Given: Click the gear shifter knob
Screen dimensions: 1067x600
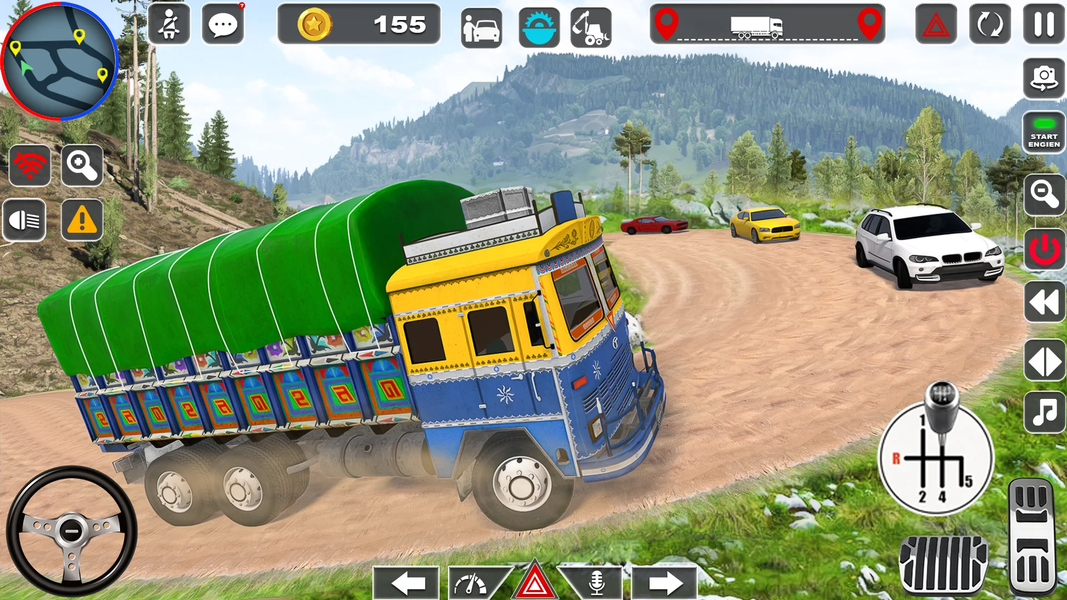Looking at the screenshot, I should [x=939, y=400].
